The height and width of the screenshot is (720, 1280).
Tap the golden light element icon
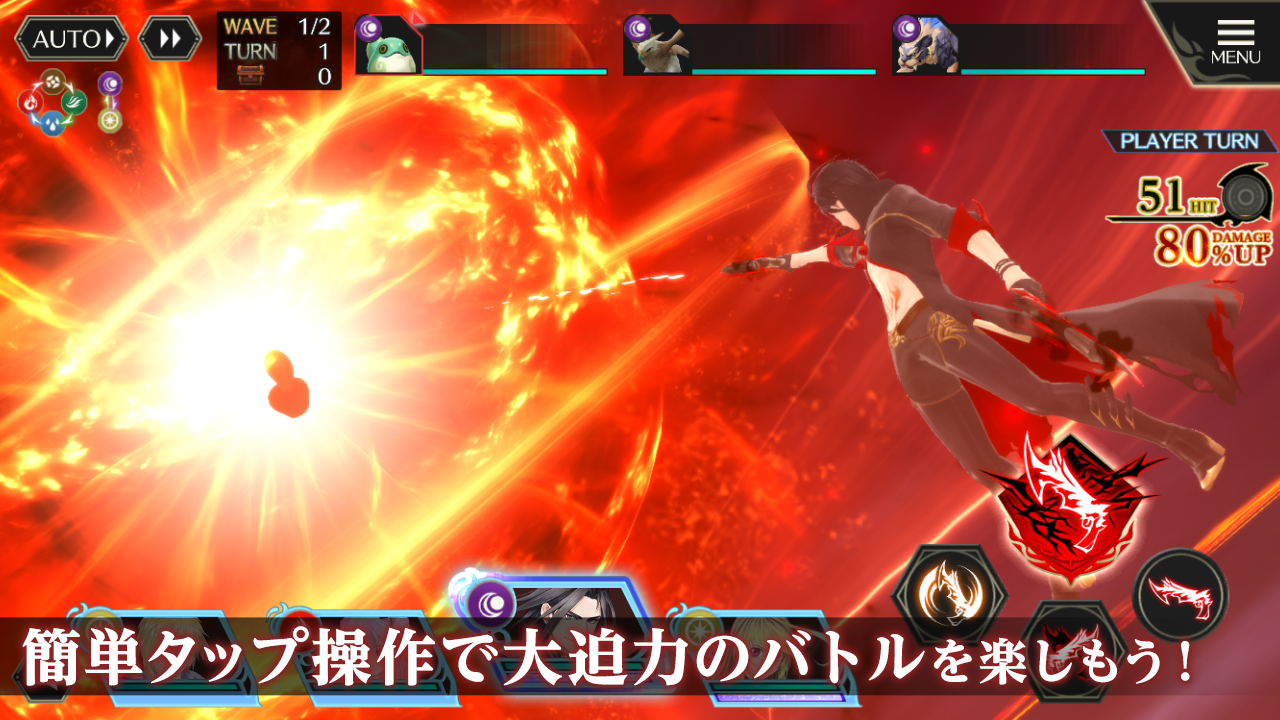[x=110, y=120]
